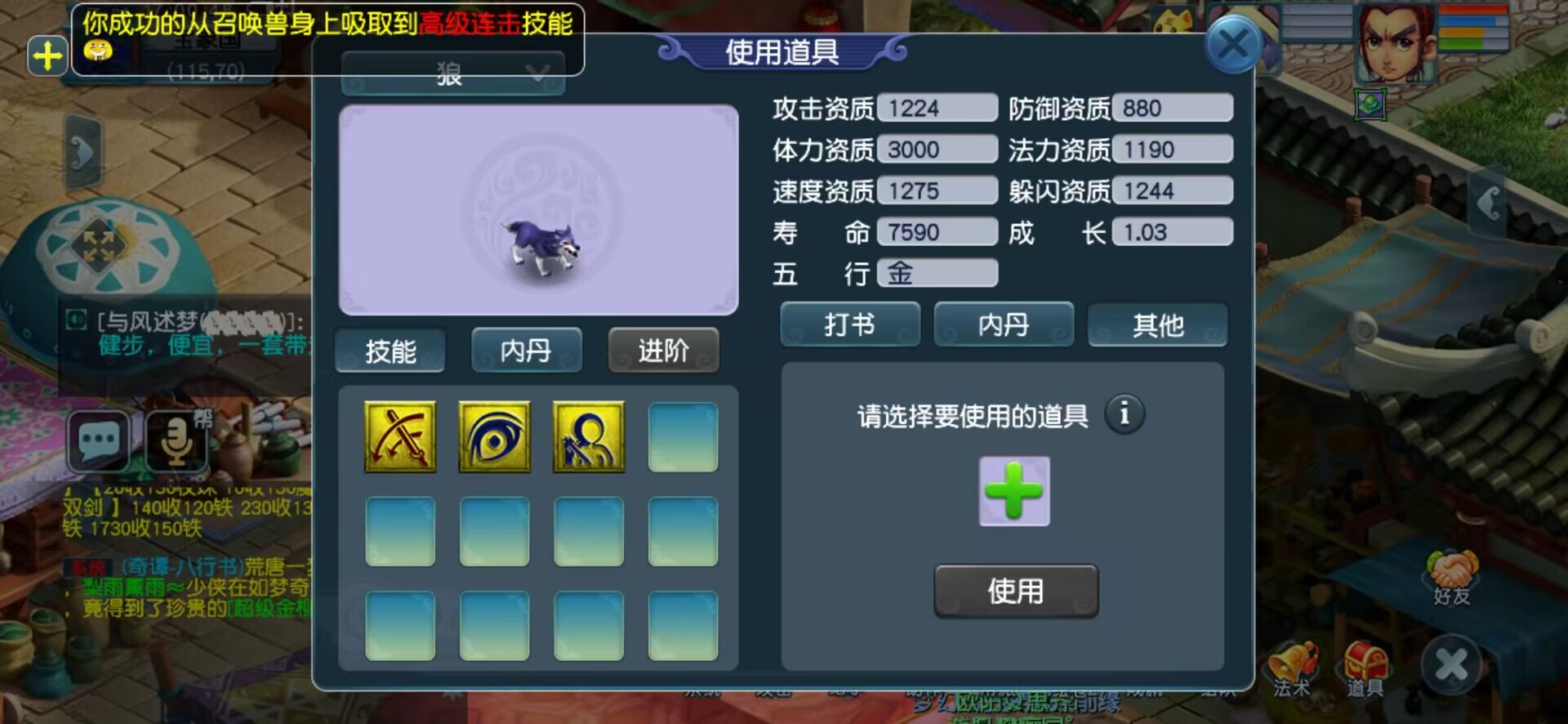1568x724 pixels.
Task: Select the blue eye 高级感知 skill icon
Action: (494, 438)
